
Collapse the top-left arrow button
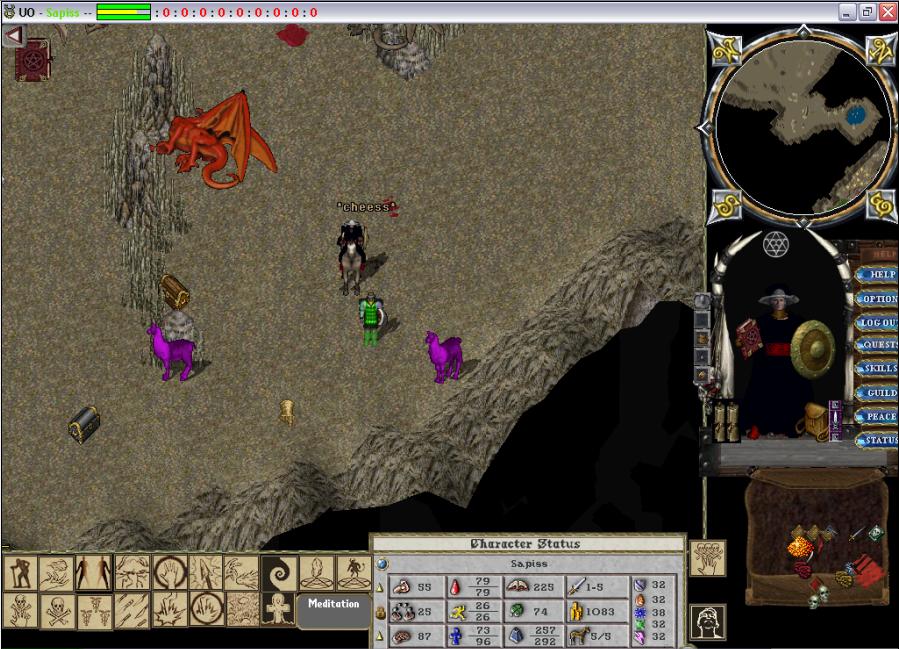coord(13,36)
